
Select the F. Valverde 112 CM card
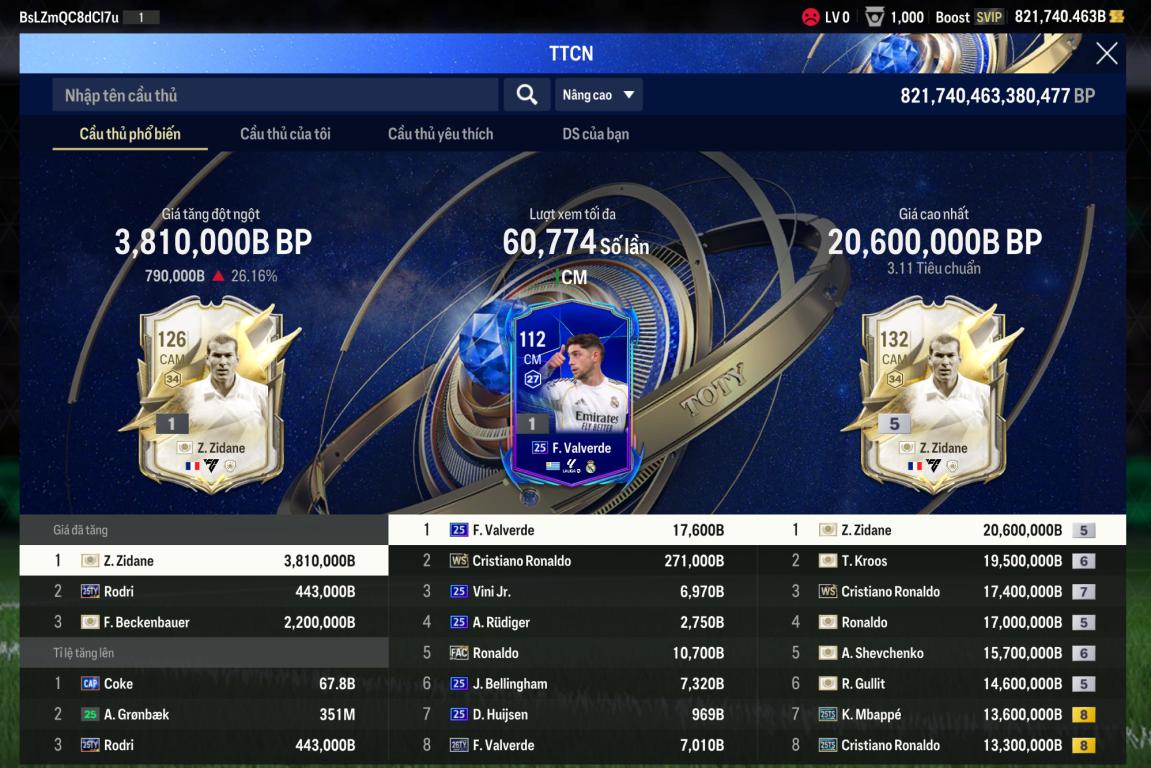click(x=571, y=395)
